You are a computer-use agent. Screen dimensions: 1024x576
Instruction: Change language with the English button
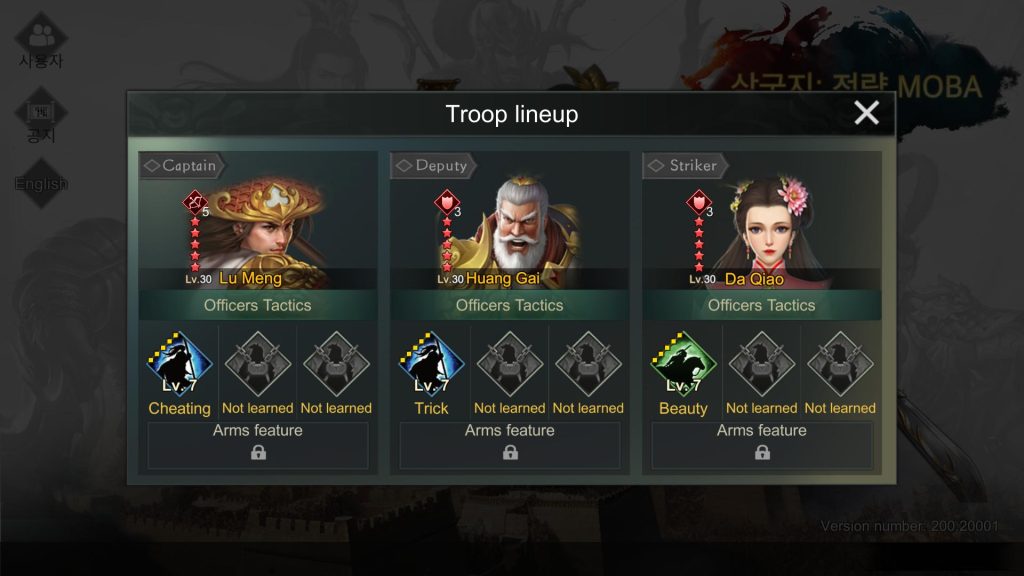(x=41, y=184)
